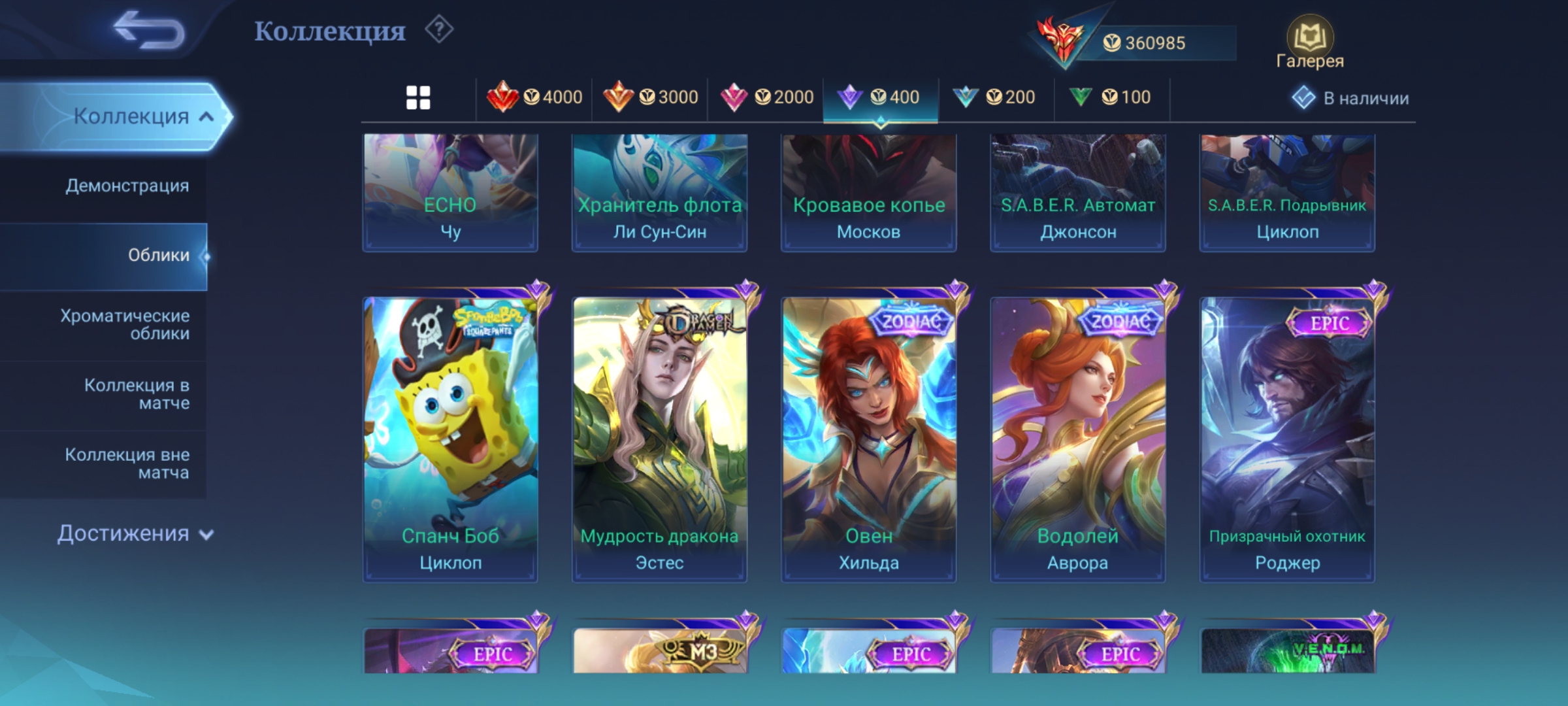The height and width of the screenshot is (706, 1568).
Task: Select the 2000 points tier tab
Action: 766,98
